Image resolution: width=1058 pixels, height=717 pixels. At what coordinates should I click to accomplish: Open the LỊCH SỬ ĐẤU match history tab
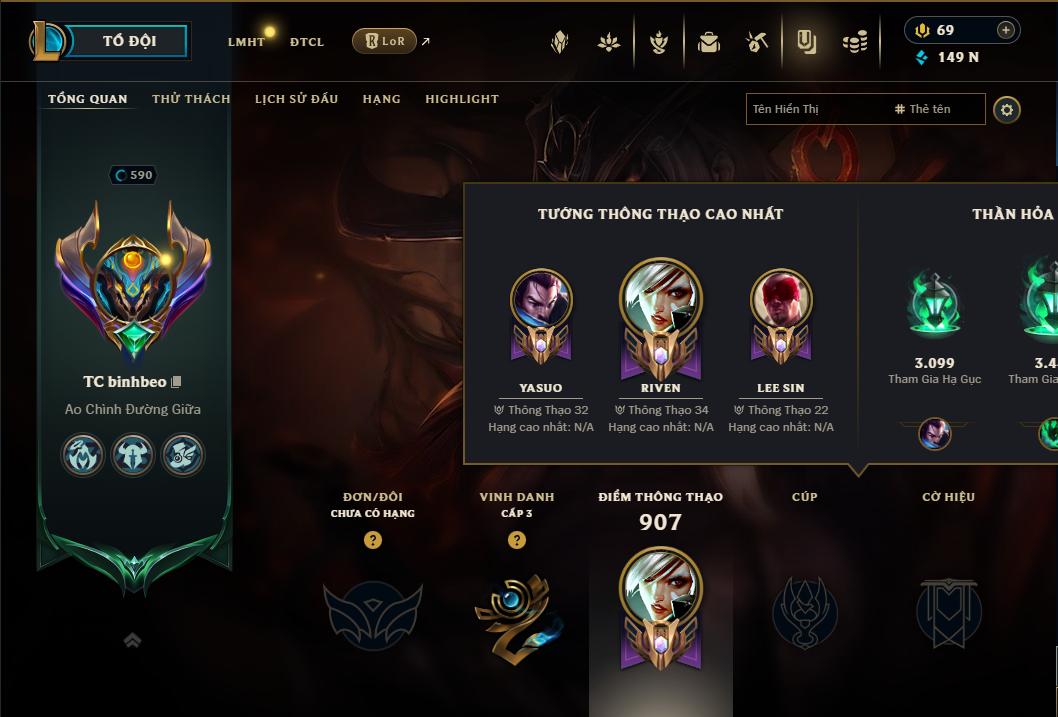pyautogui.click(x=296, y=99)
